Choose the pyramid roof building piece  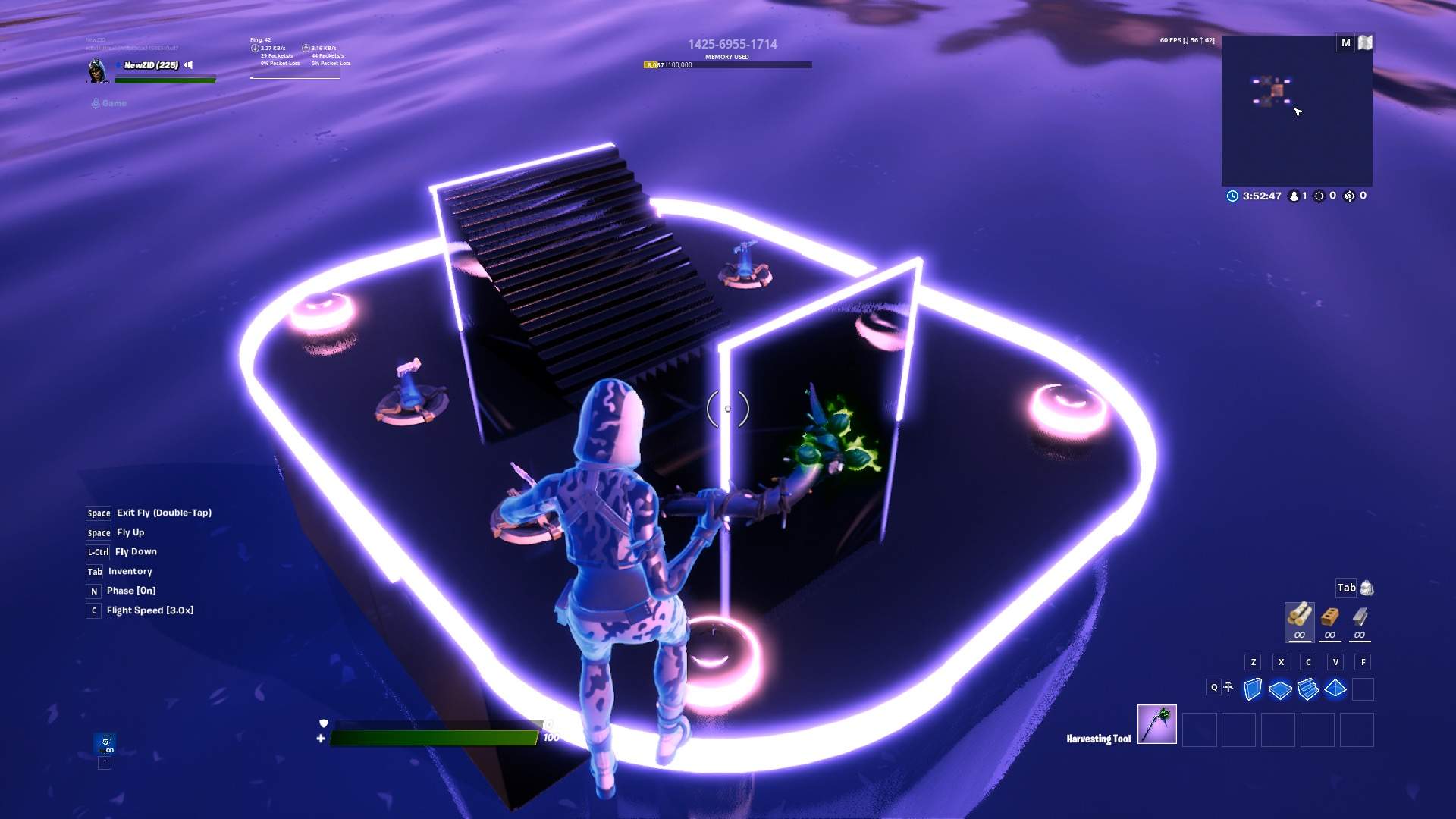click(1335, 689)
